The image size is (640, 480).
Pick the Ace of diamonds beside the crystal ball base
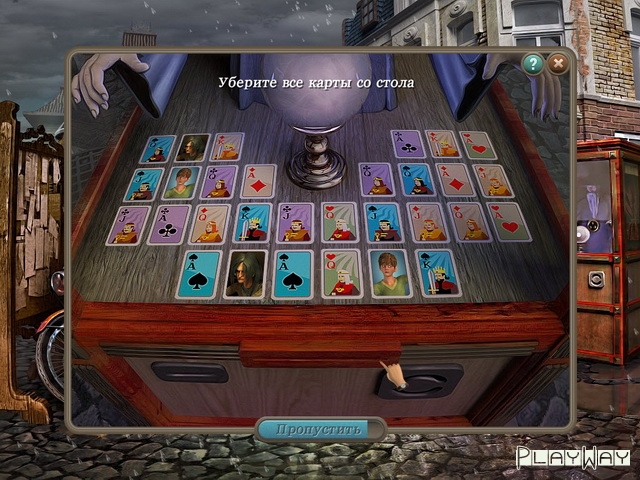(x=258, y=181)
